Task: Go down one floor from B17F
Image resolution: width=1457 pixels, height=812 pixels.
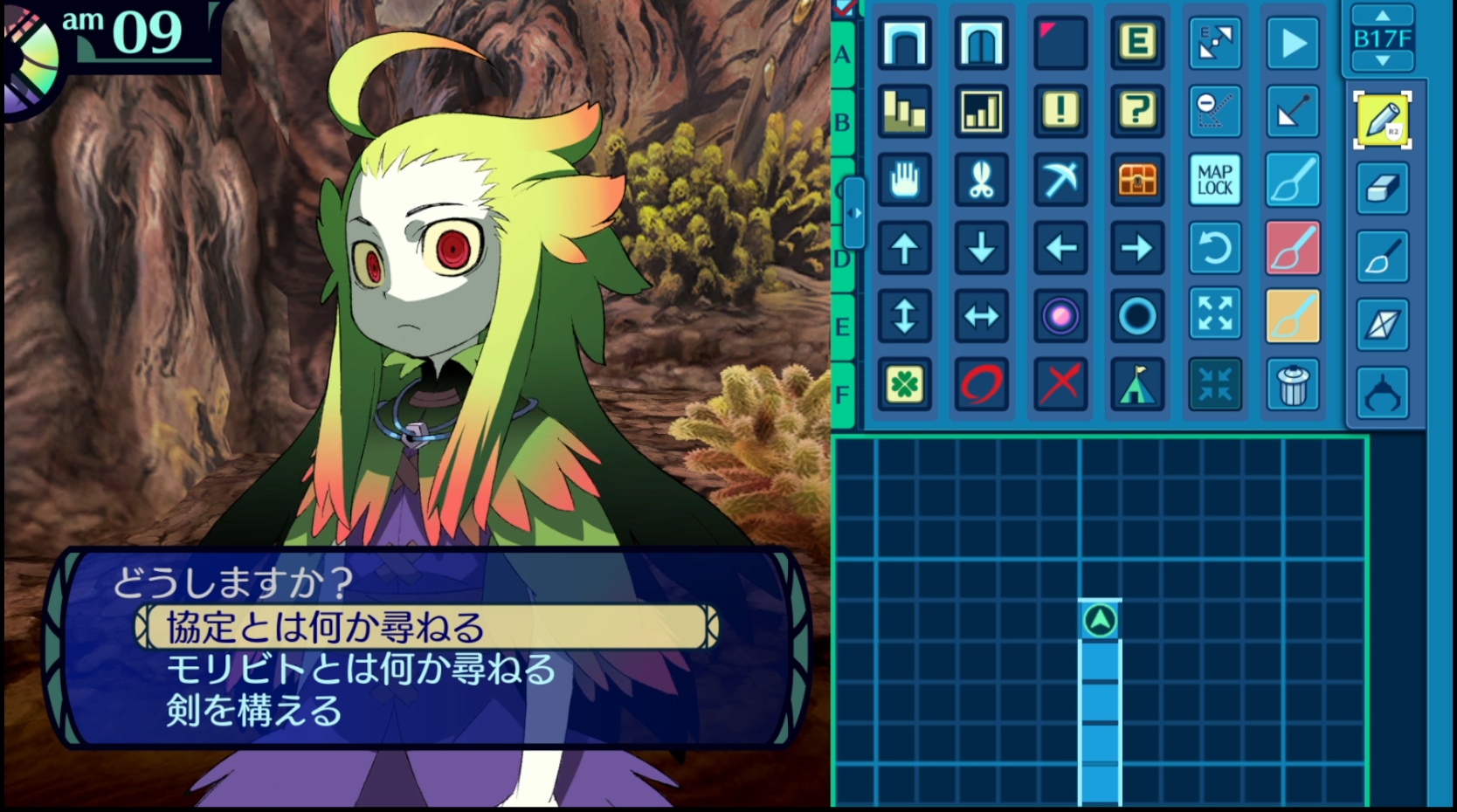Action: click(1382, 61)
